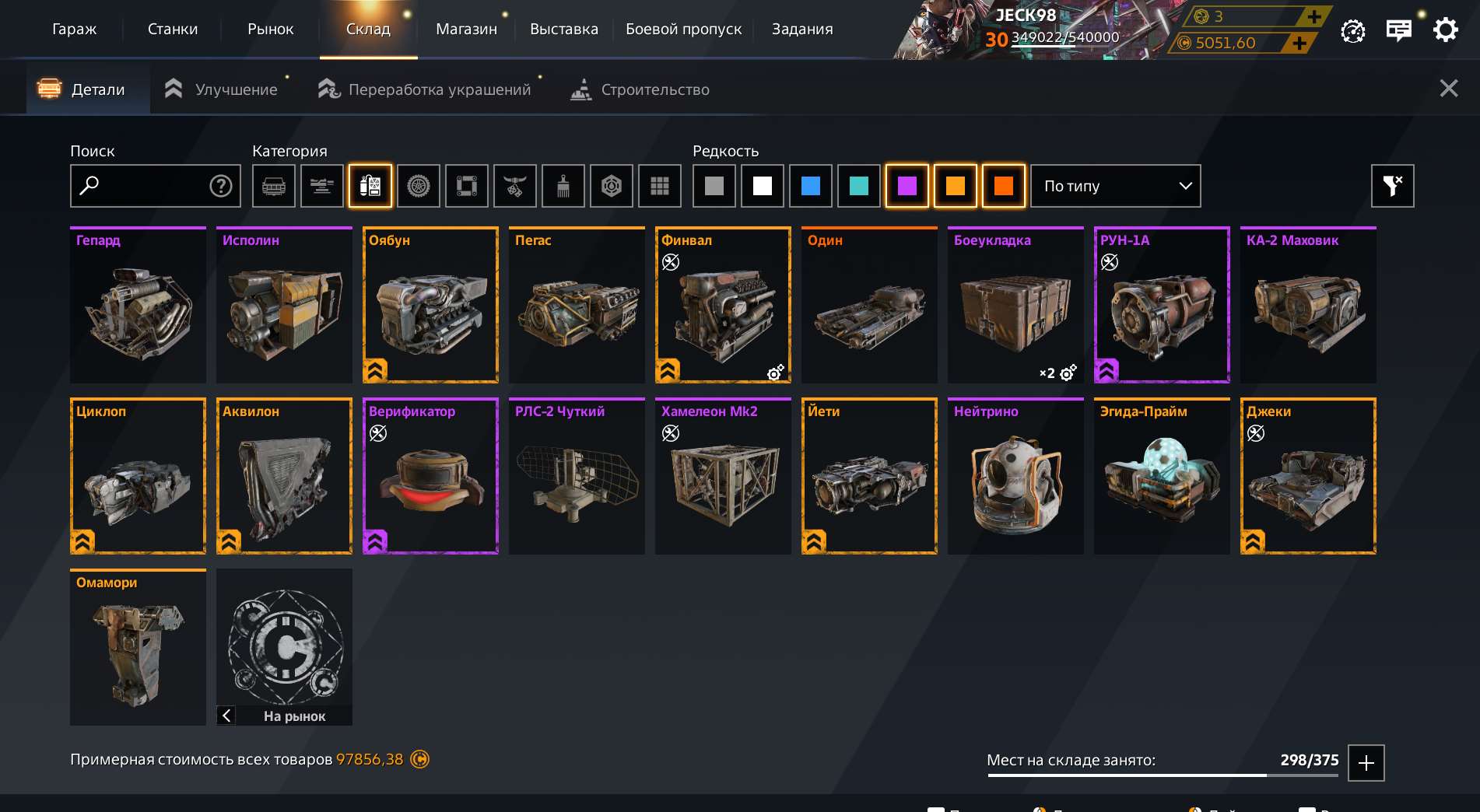Click the filter reset funnel icon
Screen dimensions: 1480x812
point(1392,186)
